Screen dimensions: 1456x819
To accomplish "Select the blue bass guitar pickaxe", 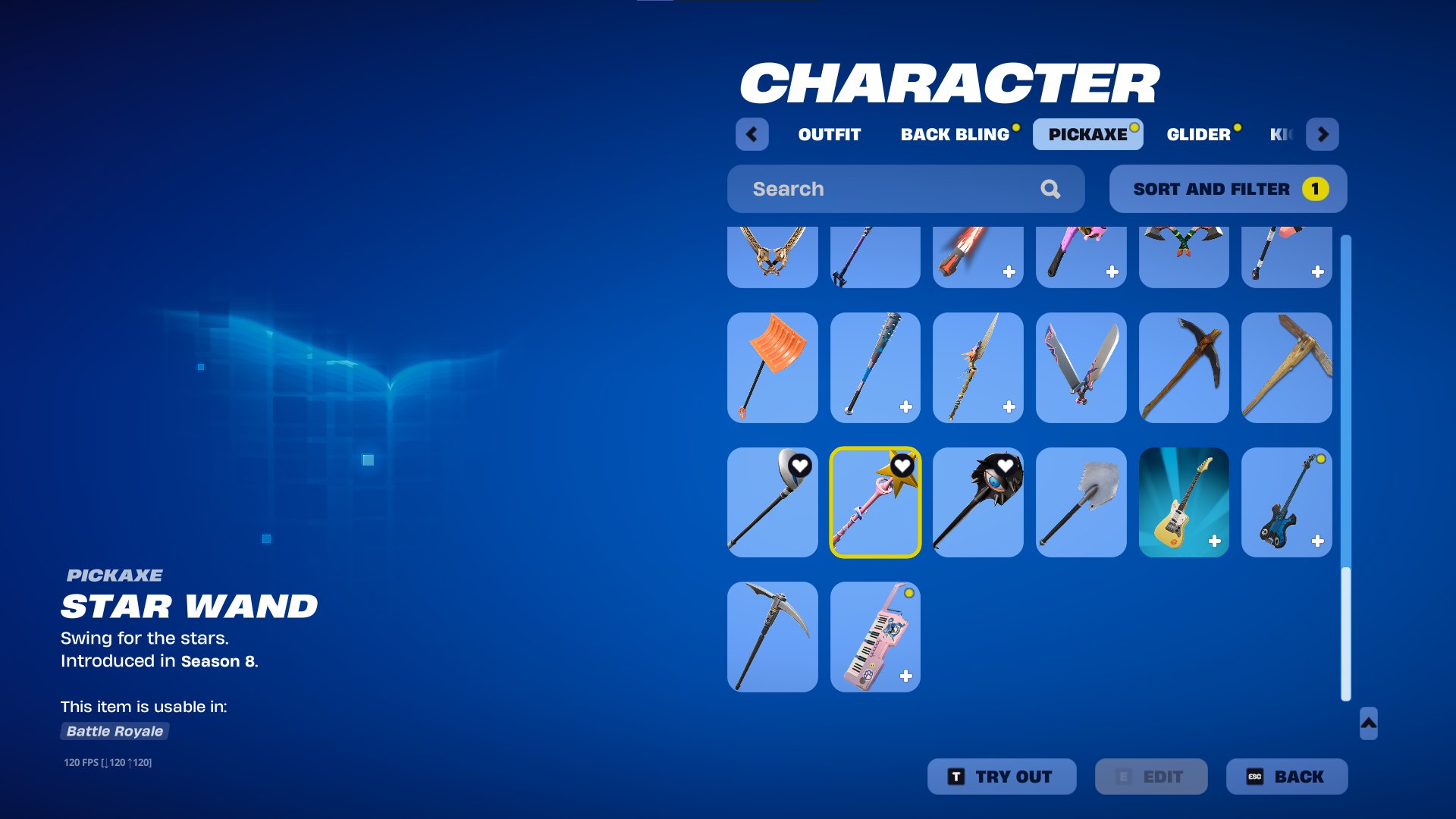I will pos(1287,502).
